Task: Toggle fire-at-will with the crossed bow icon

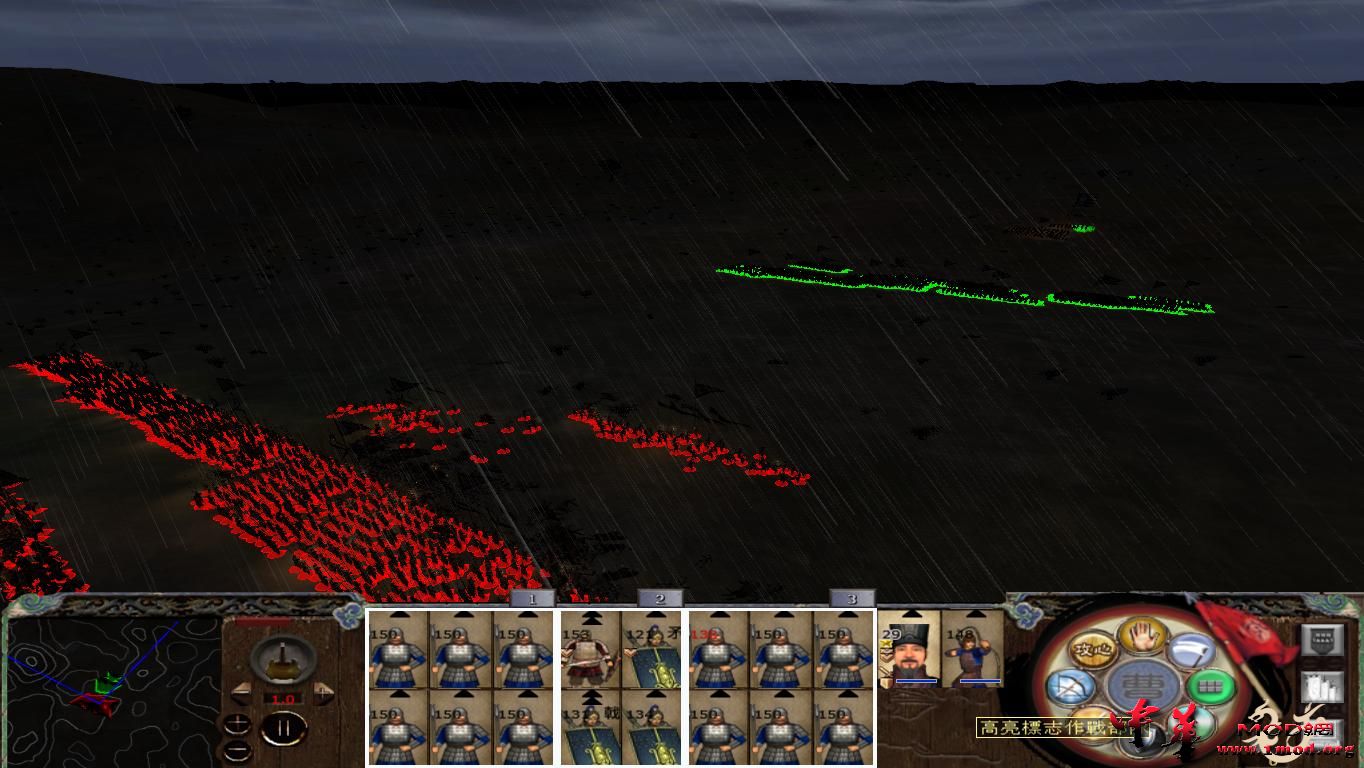Action: [x=1071, y=686]
